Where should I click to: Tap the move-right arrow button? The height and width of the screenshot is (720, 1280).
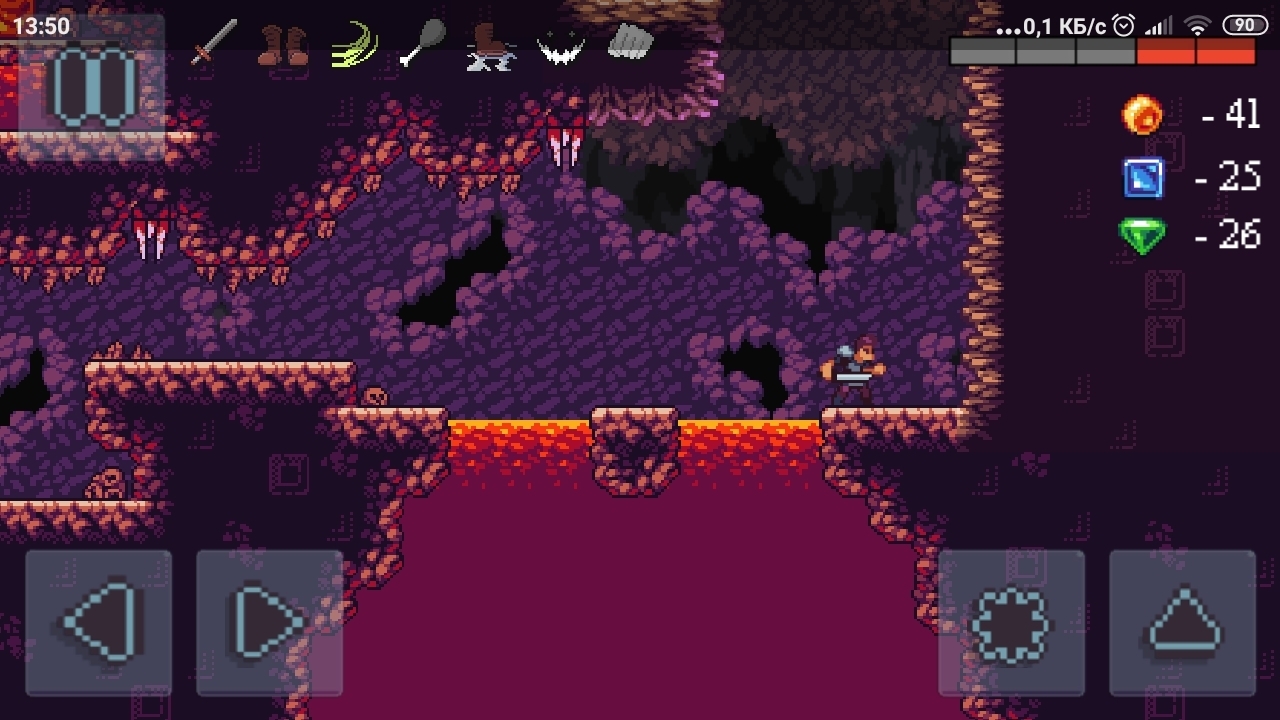(x=270, y=622)
